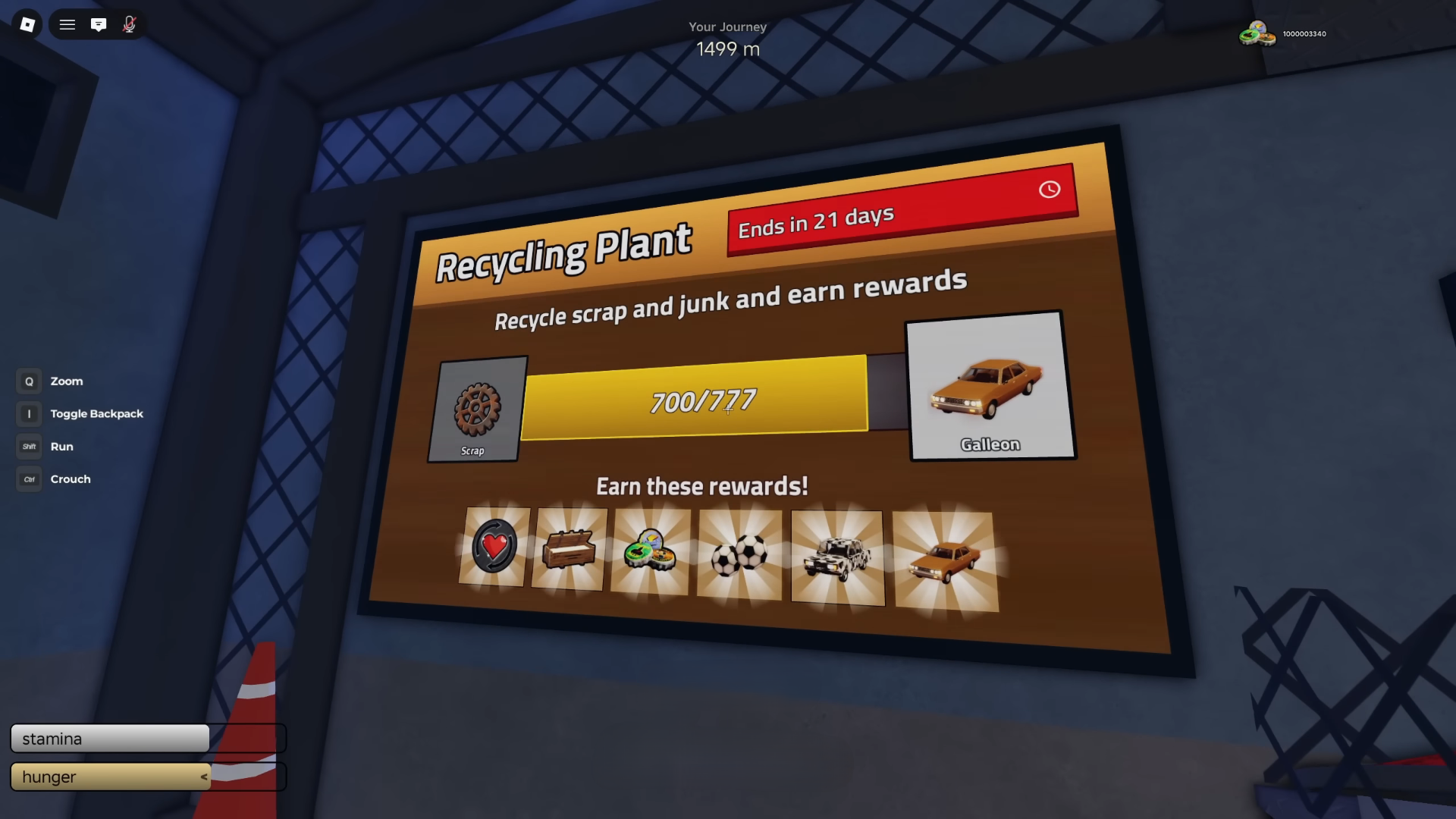Click the heart revive reward icon
Image resolution: width=1456 pixels, height=819 pixels.
coord(494,548)
